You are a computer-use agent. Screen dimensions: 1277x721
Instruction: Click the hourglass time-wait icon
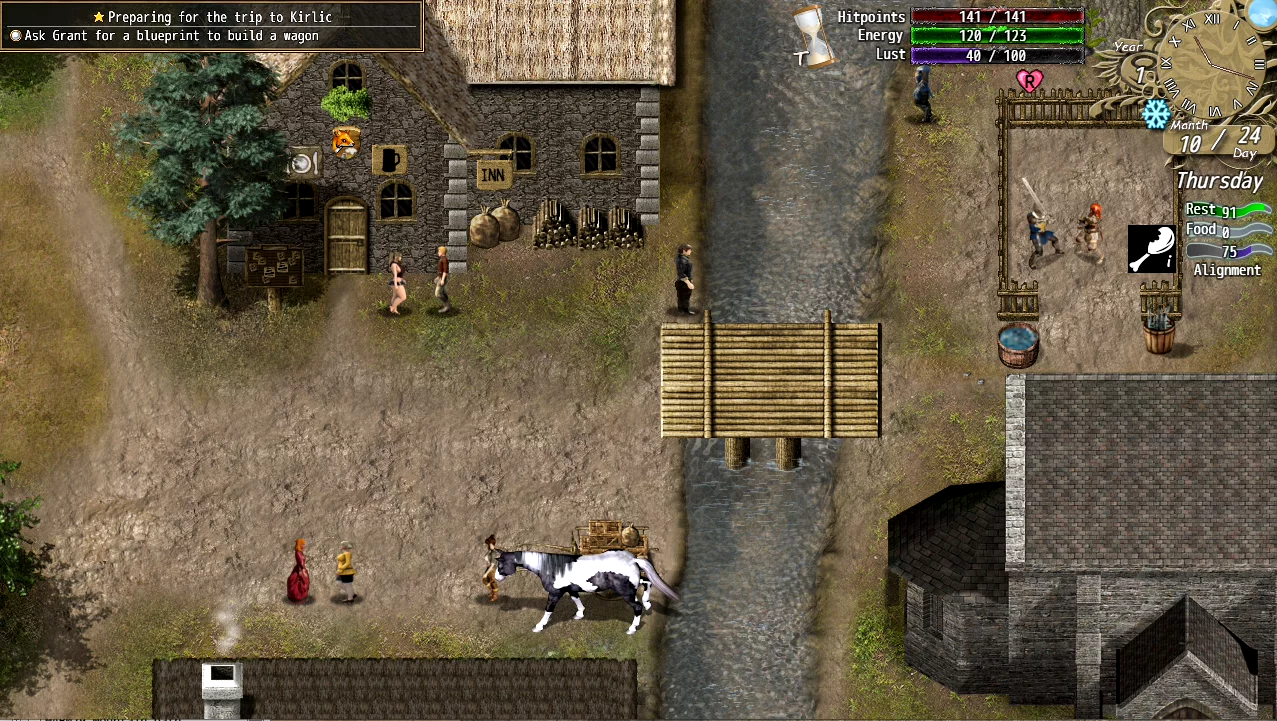point(814,36)
